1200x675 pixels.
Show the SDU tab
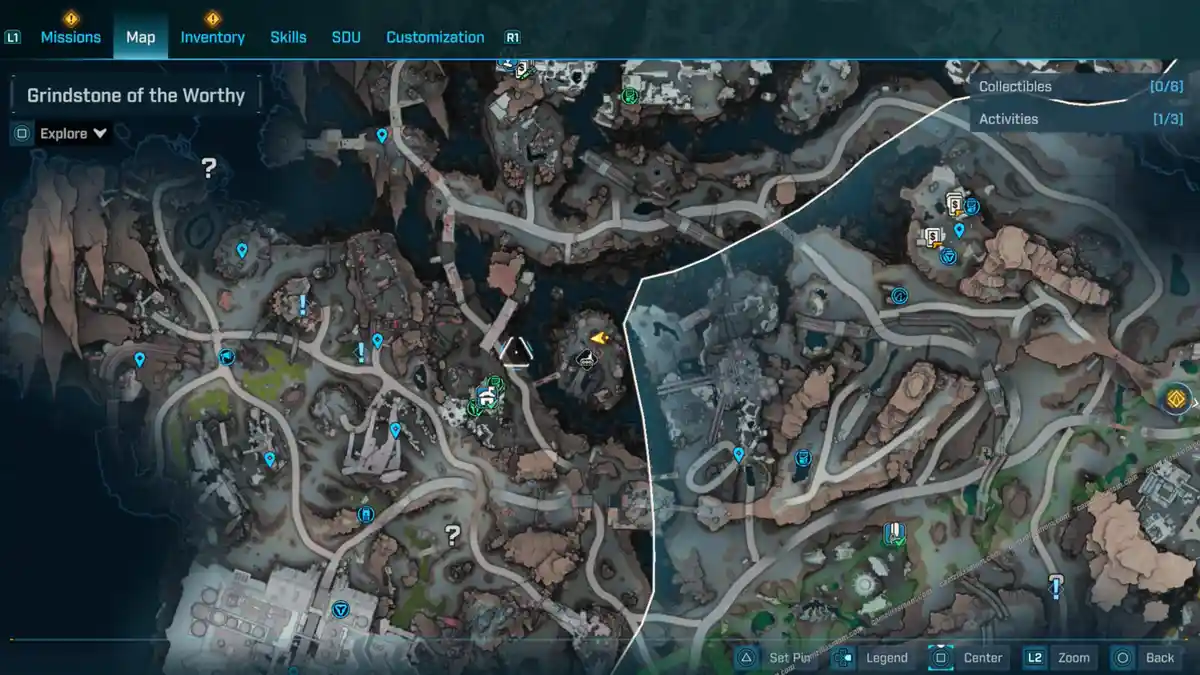346,37
